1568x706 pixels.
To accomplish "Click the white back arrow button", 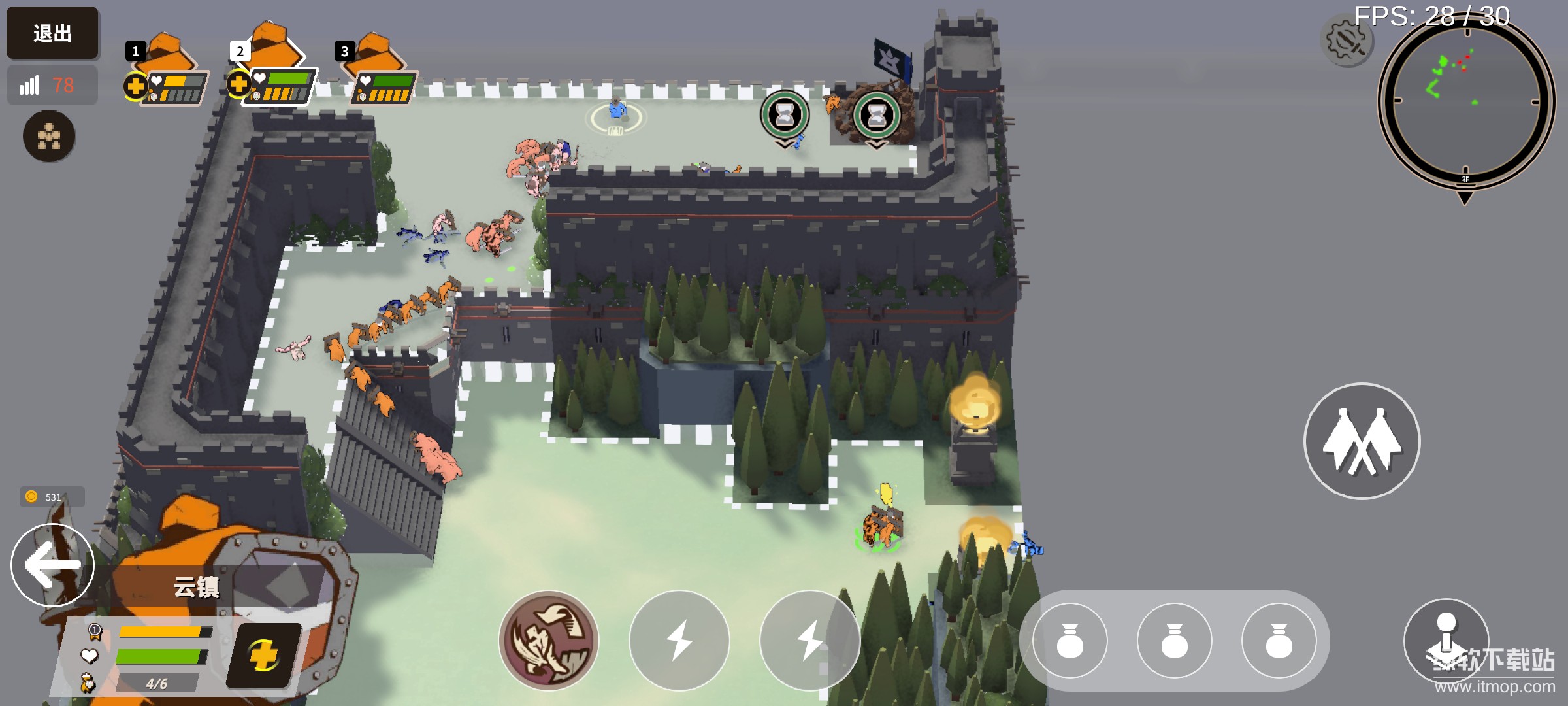I will coord(52,565).
